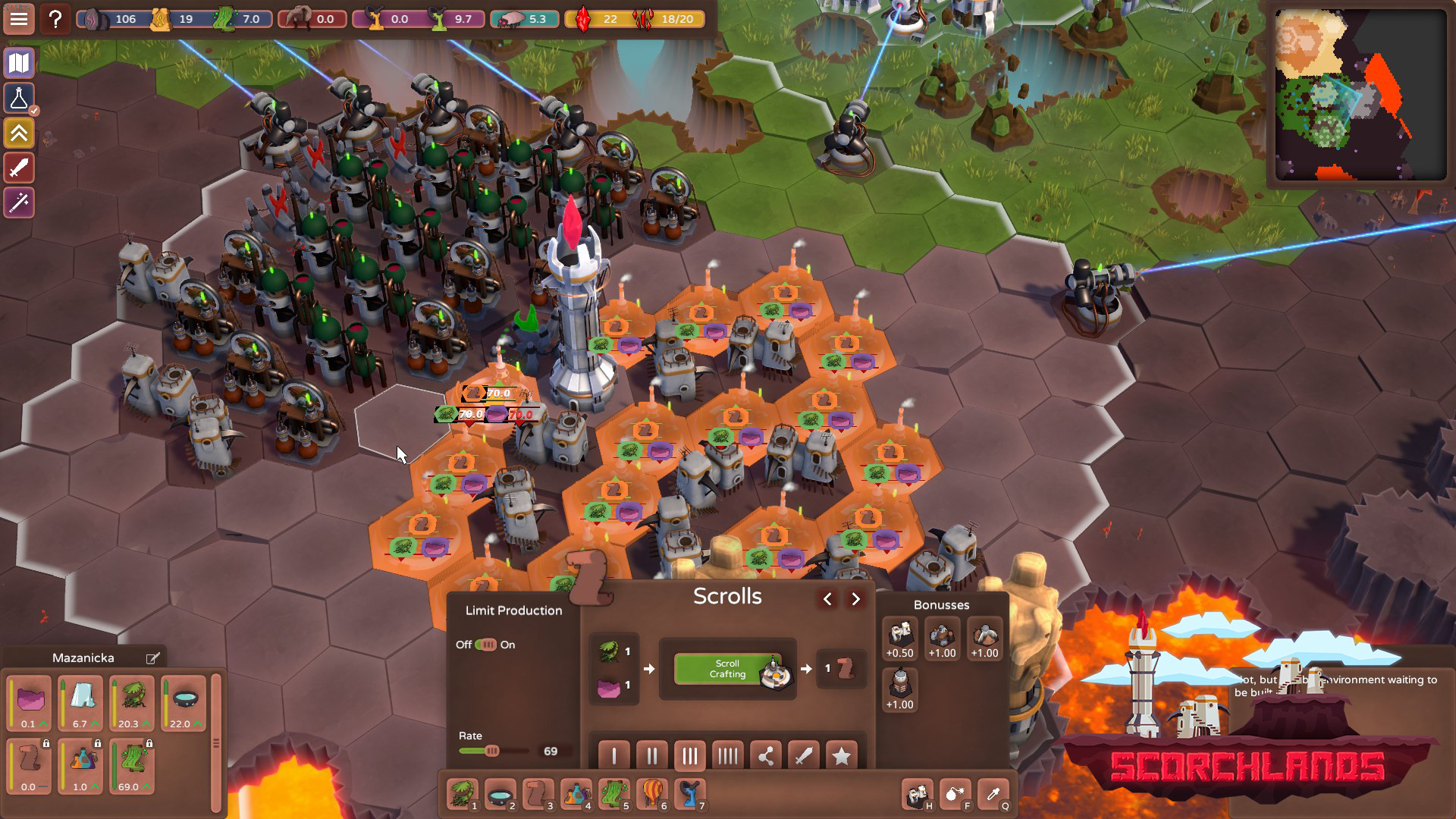Screen dimensions: 1456x819
Task: Open the upgrades double-chevron panel
Action: [x=18, y=133]
